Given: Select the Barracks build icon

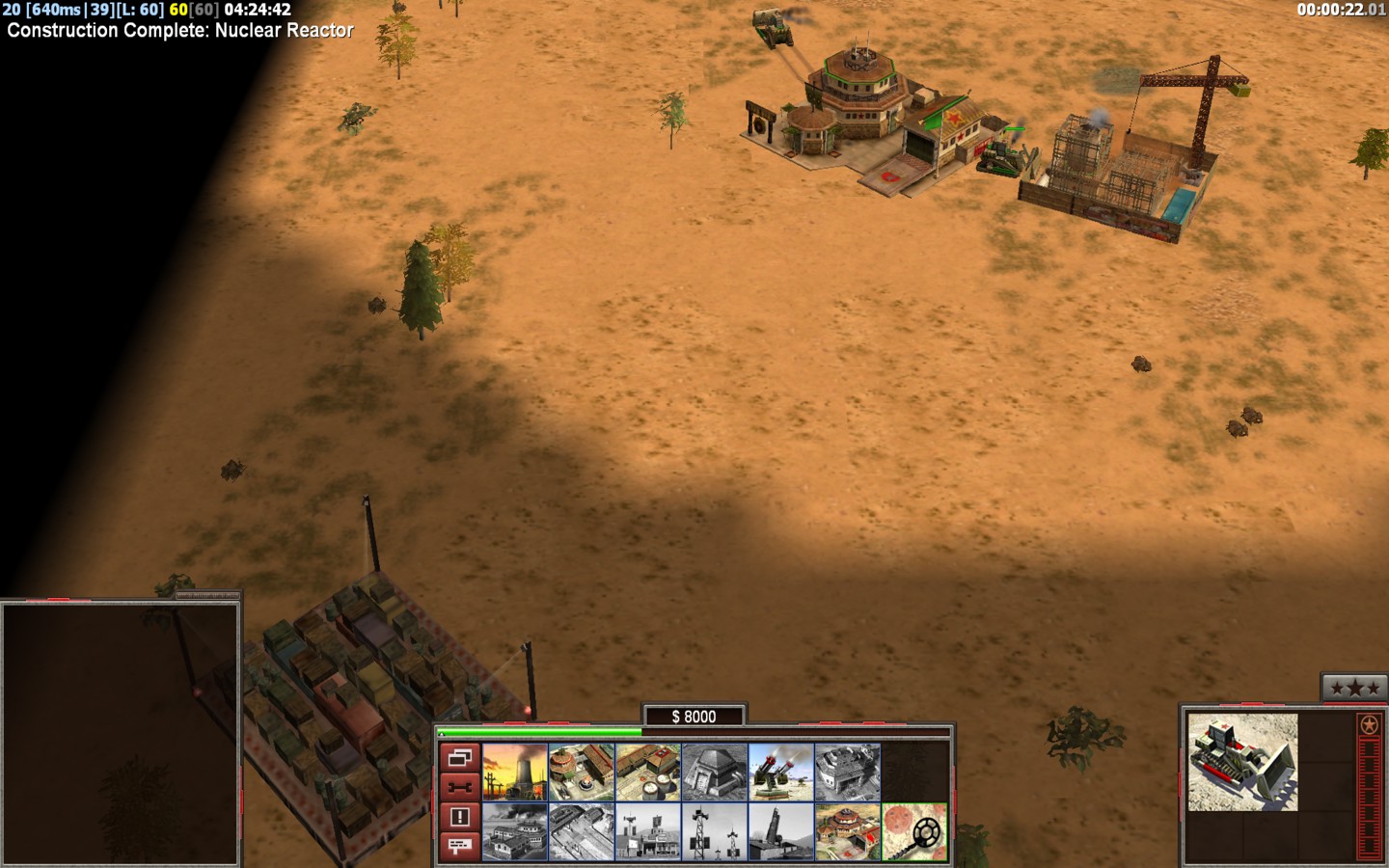Looking at the screenshot, I should 582,773.
